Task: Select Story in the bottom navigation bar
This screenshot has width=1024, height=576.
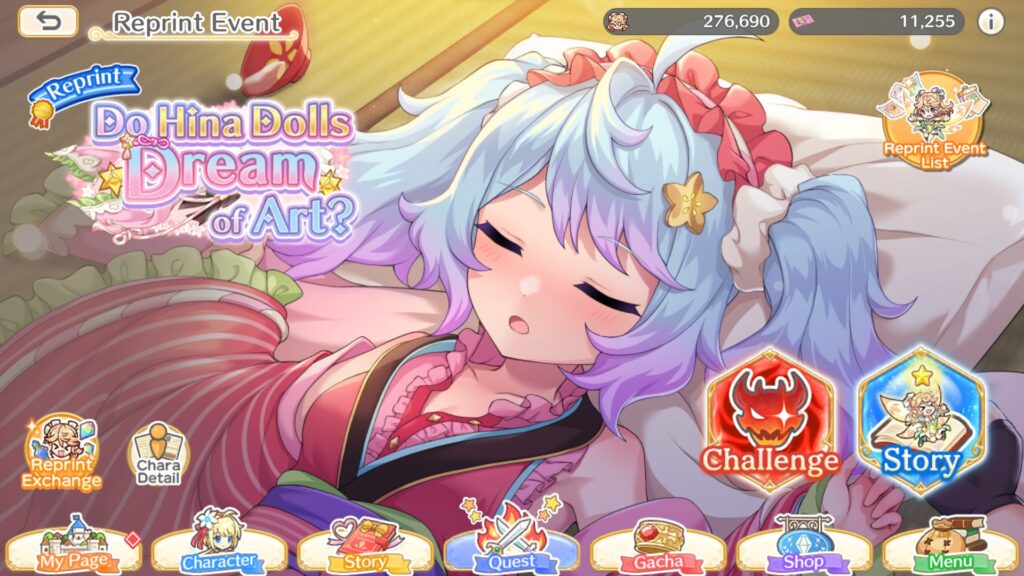Action: click(x=365, y=547)
